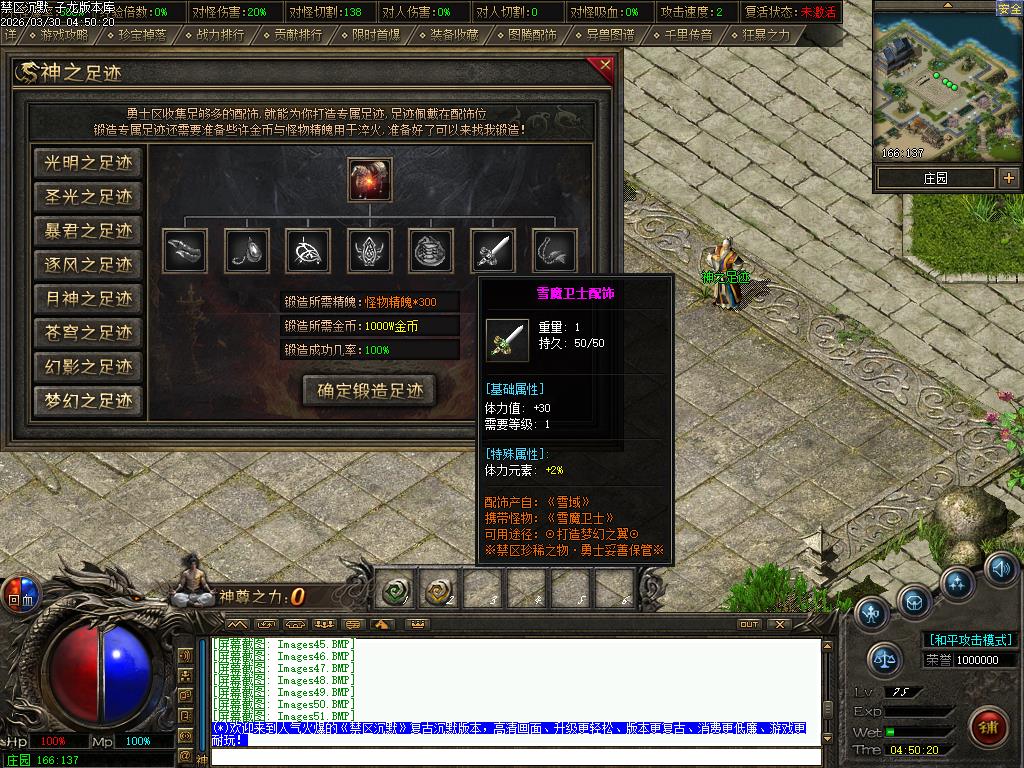The image size is (1024, 768).
Task: Toggle sound with the speaker icon
Action: pyautogui.click(x=1000, y=569)
